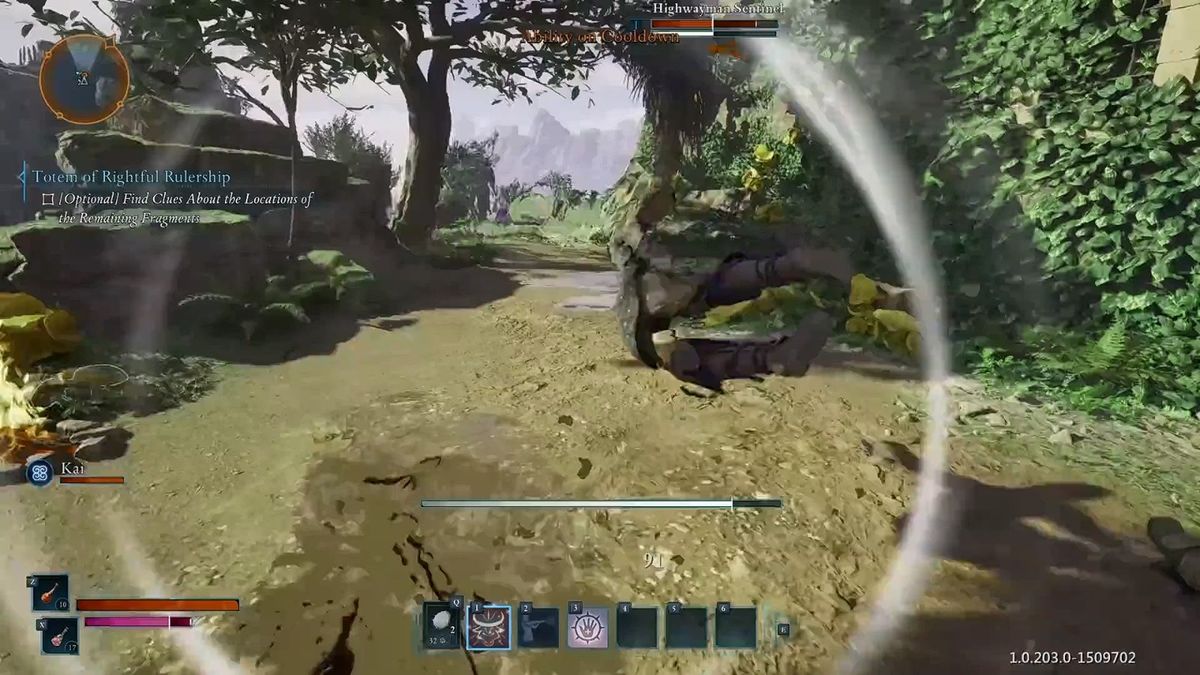This screenshot has width=1200, height=675.
Task: Activate the glowing hand ability
Action: coord(588,627)
